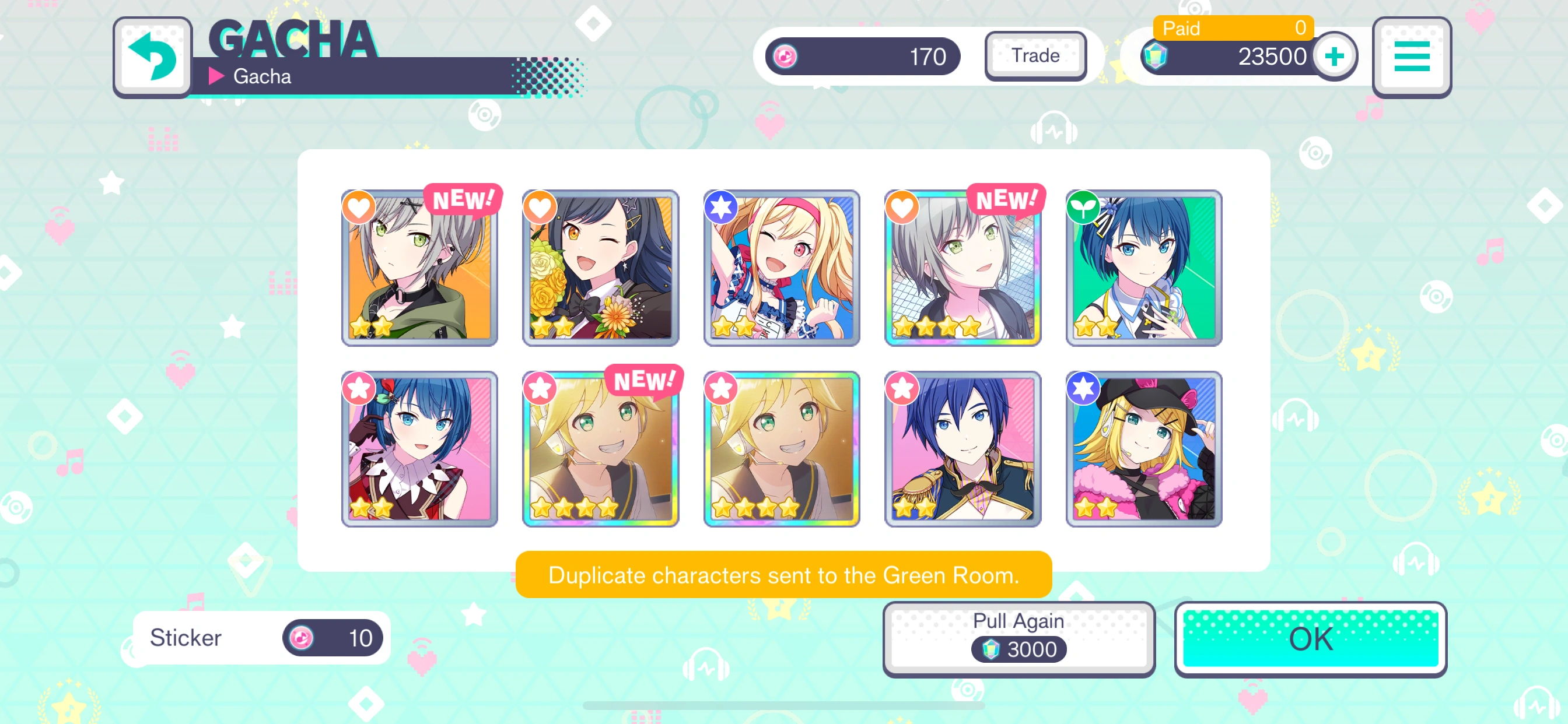Select the Rin card with black cap

point(1143,449)
